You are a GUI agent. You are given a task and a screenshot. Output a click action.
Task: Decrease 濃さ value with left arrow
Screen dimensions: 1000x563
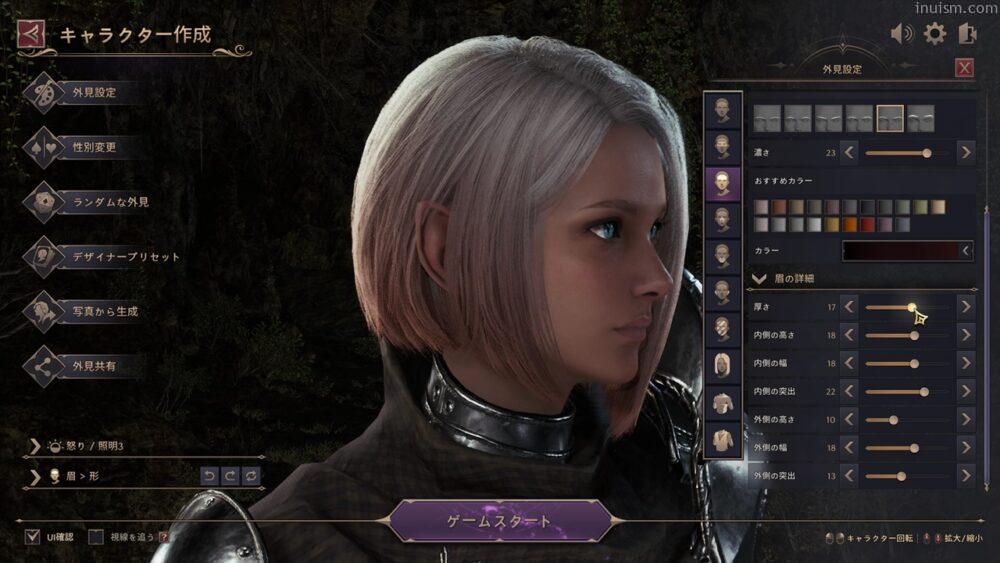(x=849, y=153)
